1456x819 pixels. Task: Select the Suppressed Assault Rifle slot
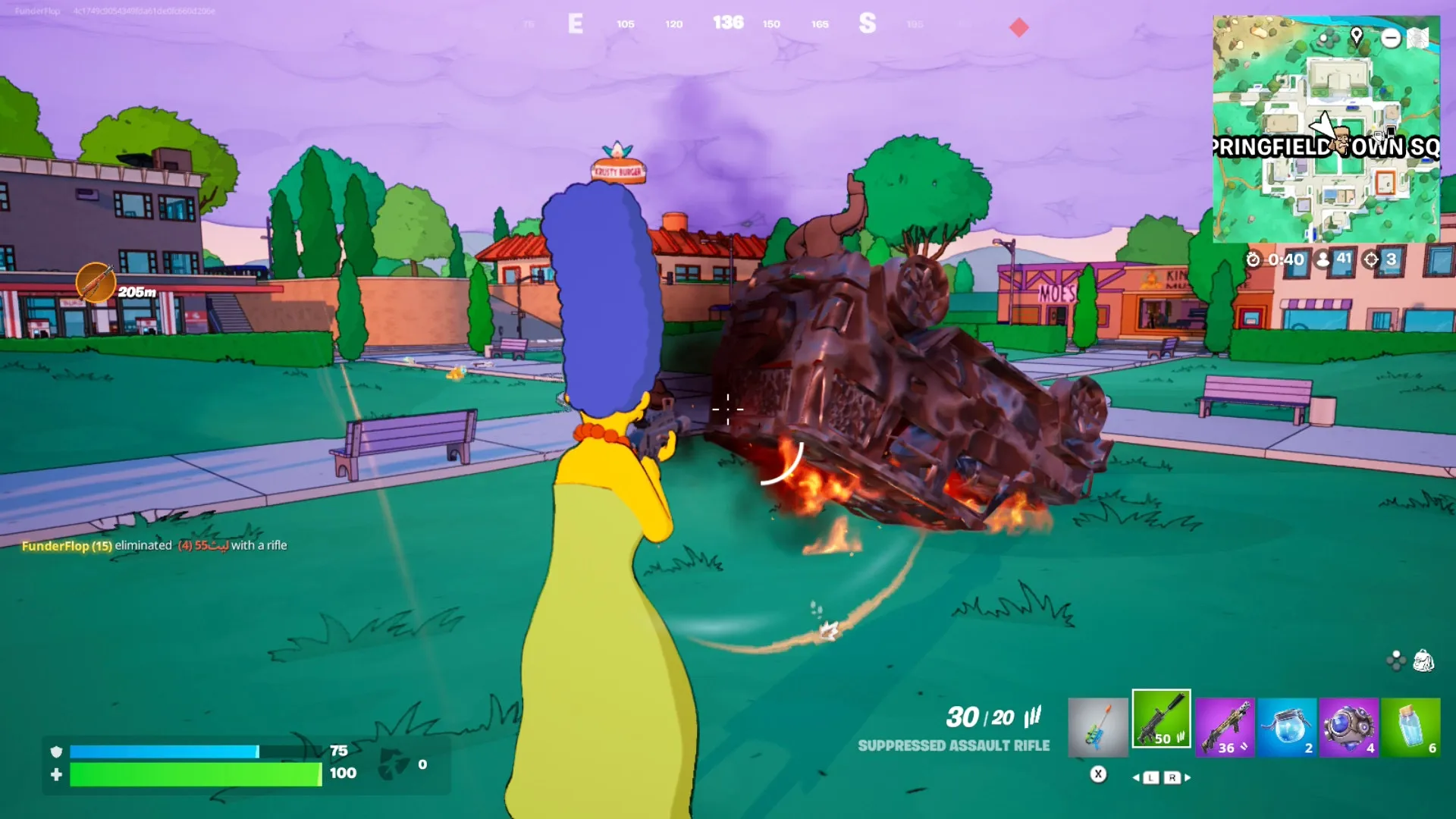coord(1161,719)
